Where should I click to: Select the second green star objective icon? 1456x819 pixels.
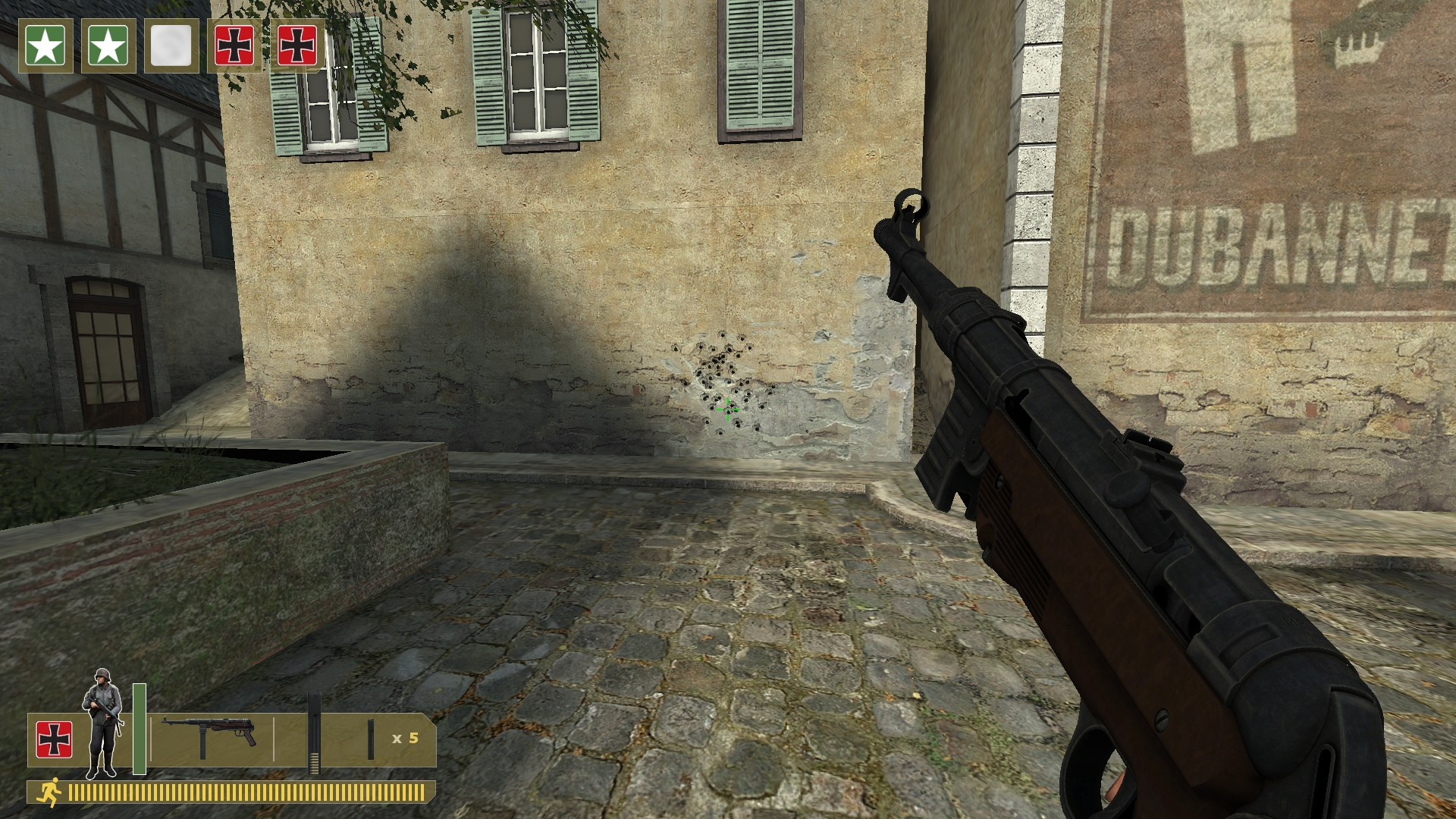[x=109, y=47]
